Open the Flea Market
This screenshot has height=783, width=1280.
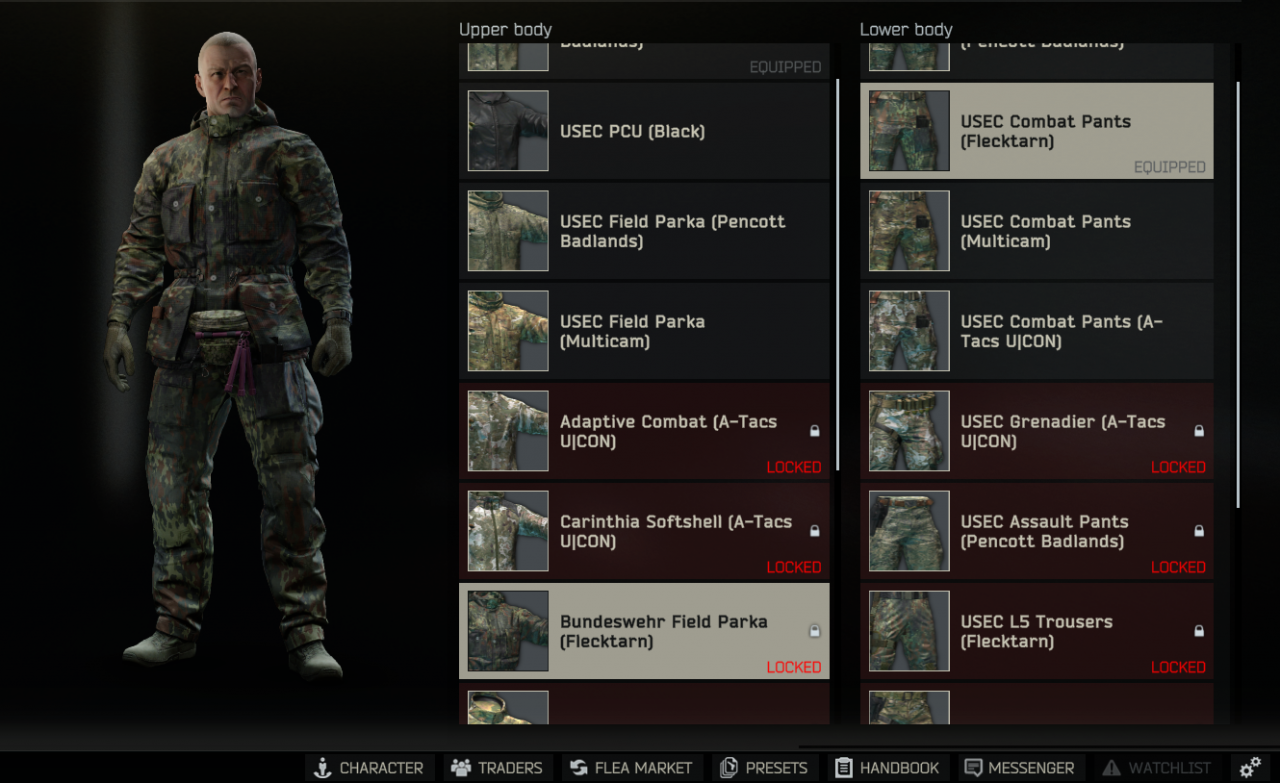(x=631, y=768)
